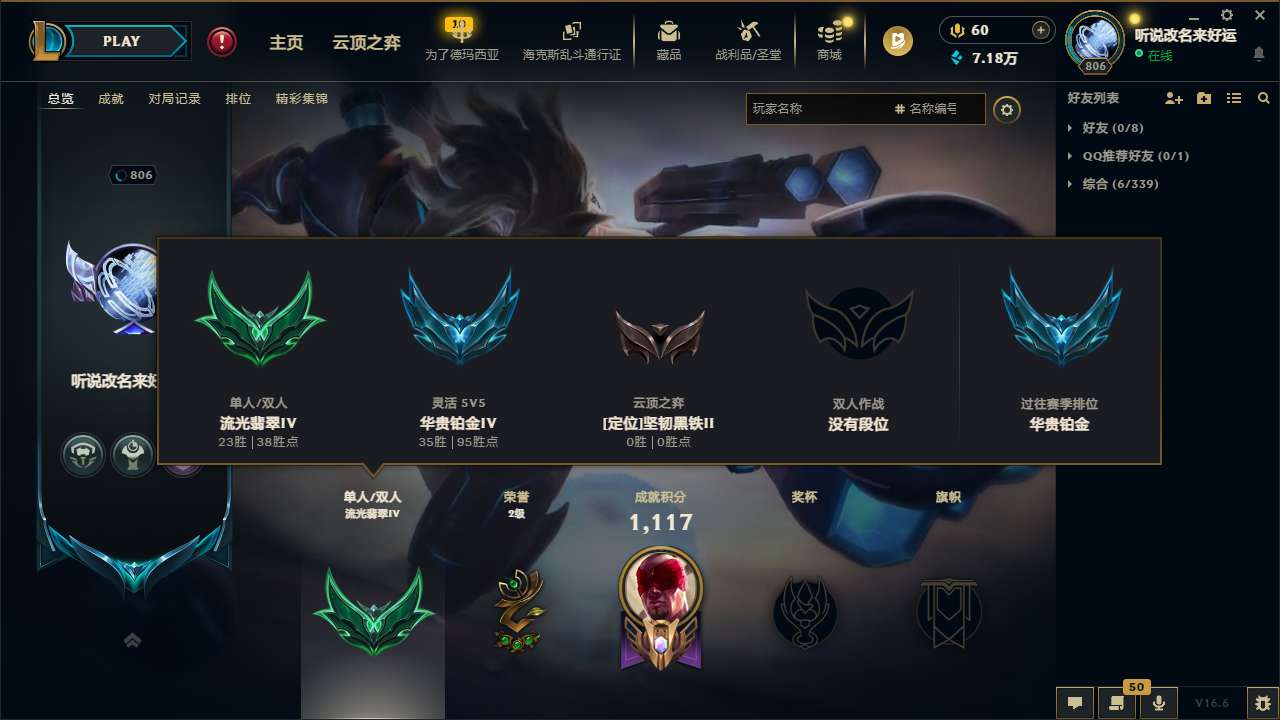1280x720 pixels.
Task: Open the friends list search icon
Action: coord(1263,97)
